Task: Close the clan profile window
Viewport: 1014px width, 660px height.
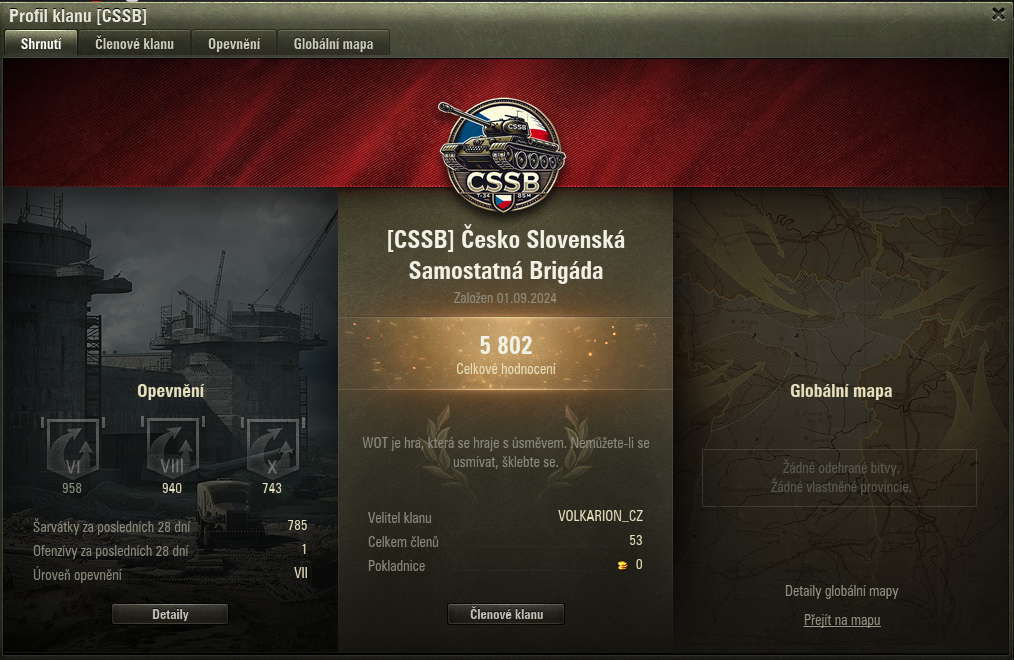Action: click(x=998, y=13)
